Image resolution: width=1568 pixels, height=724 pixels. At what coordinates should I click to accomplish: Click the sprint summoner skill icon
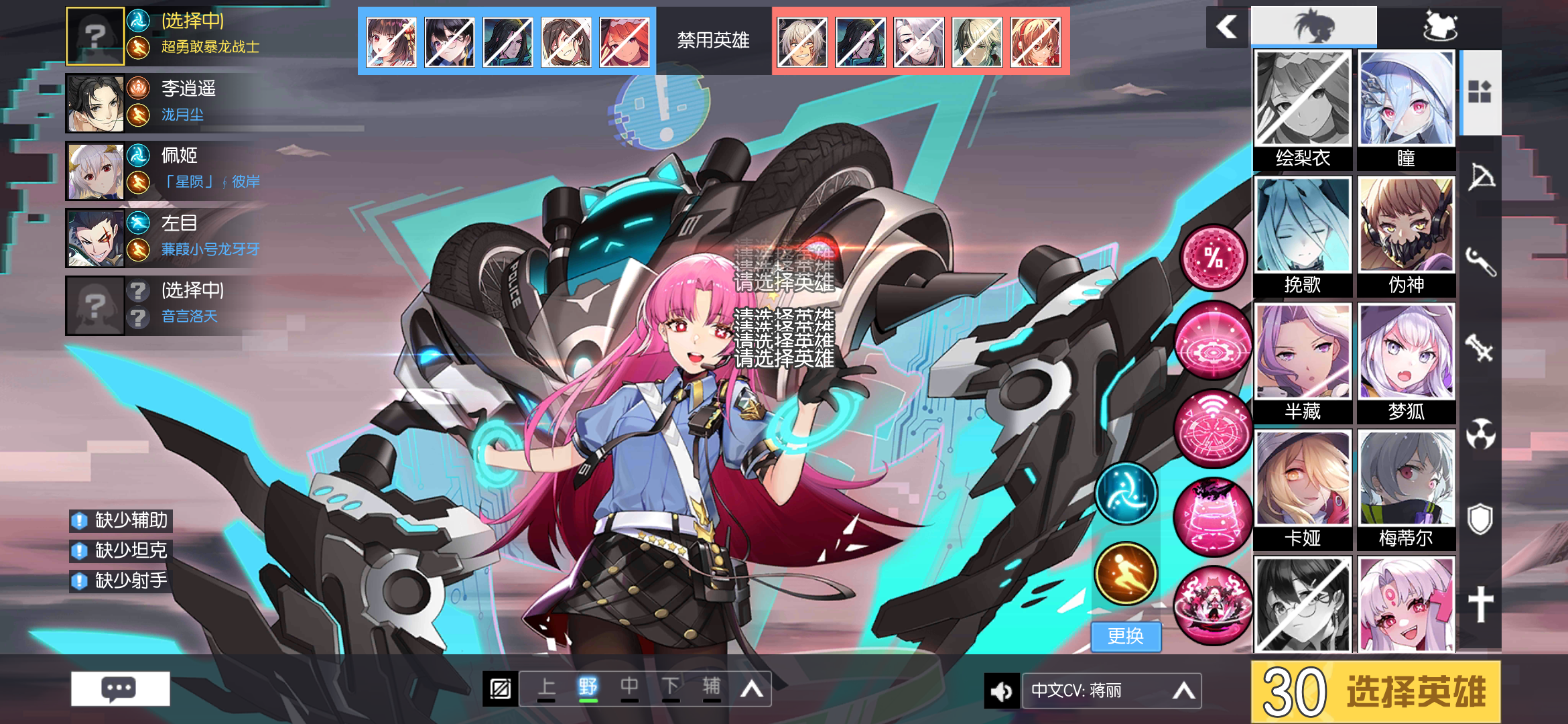1126,573
